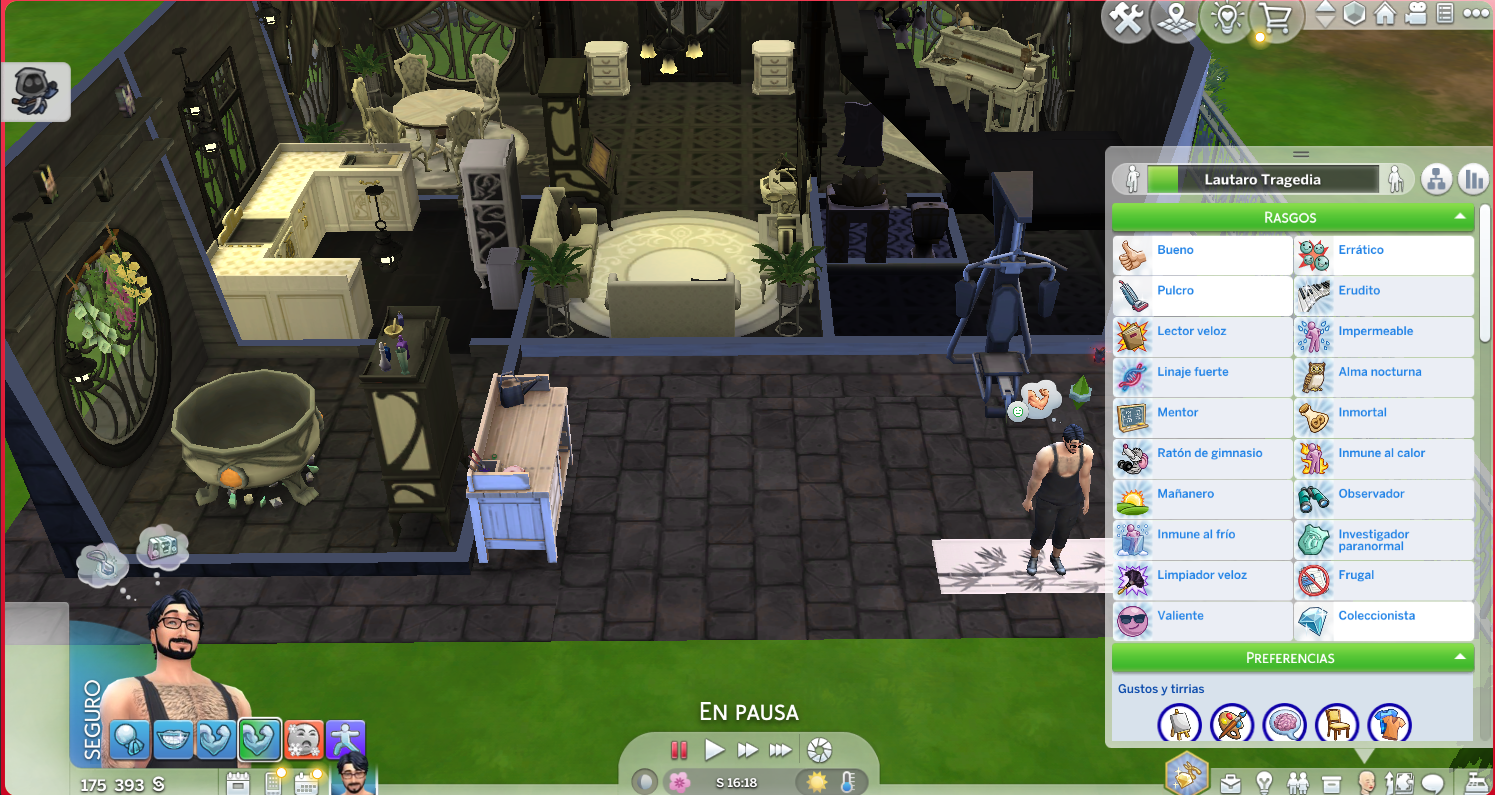This screenshot has height=795, width=1495.
Task: Open Build Mode with the hammer-and-wrench icon
Action: point(1126,19)
